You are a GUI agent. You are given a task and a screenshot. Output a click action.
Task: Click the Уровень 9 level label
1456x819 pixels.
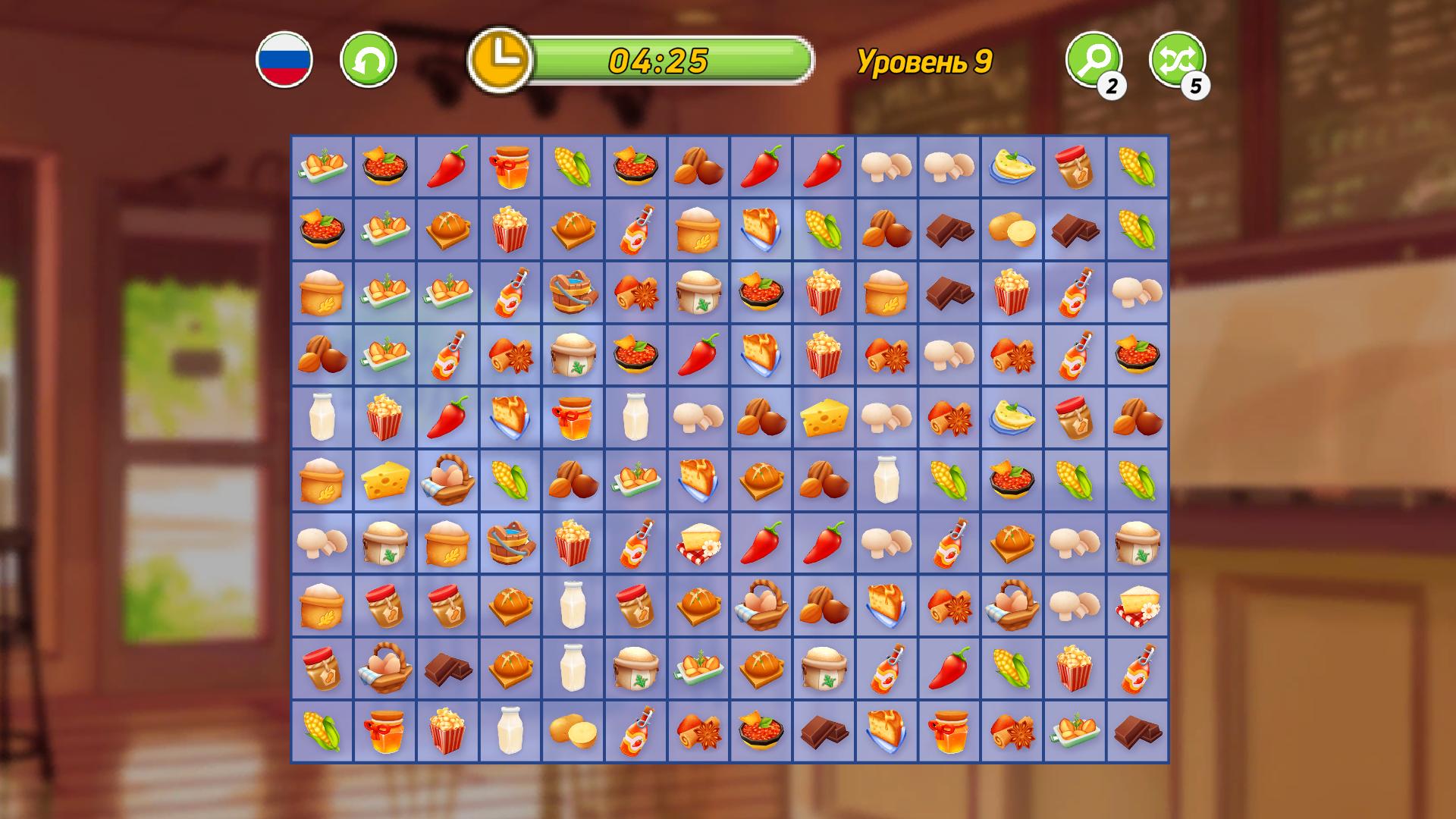pos(925,62)
